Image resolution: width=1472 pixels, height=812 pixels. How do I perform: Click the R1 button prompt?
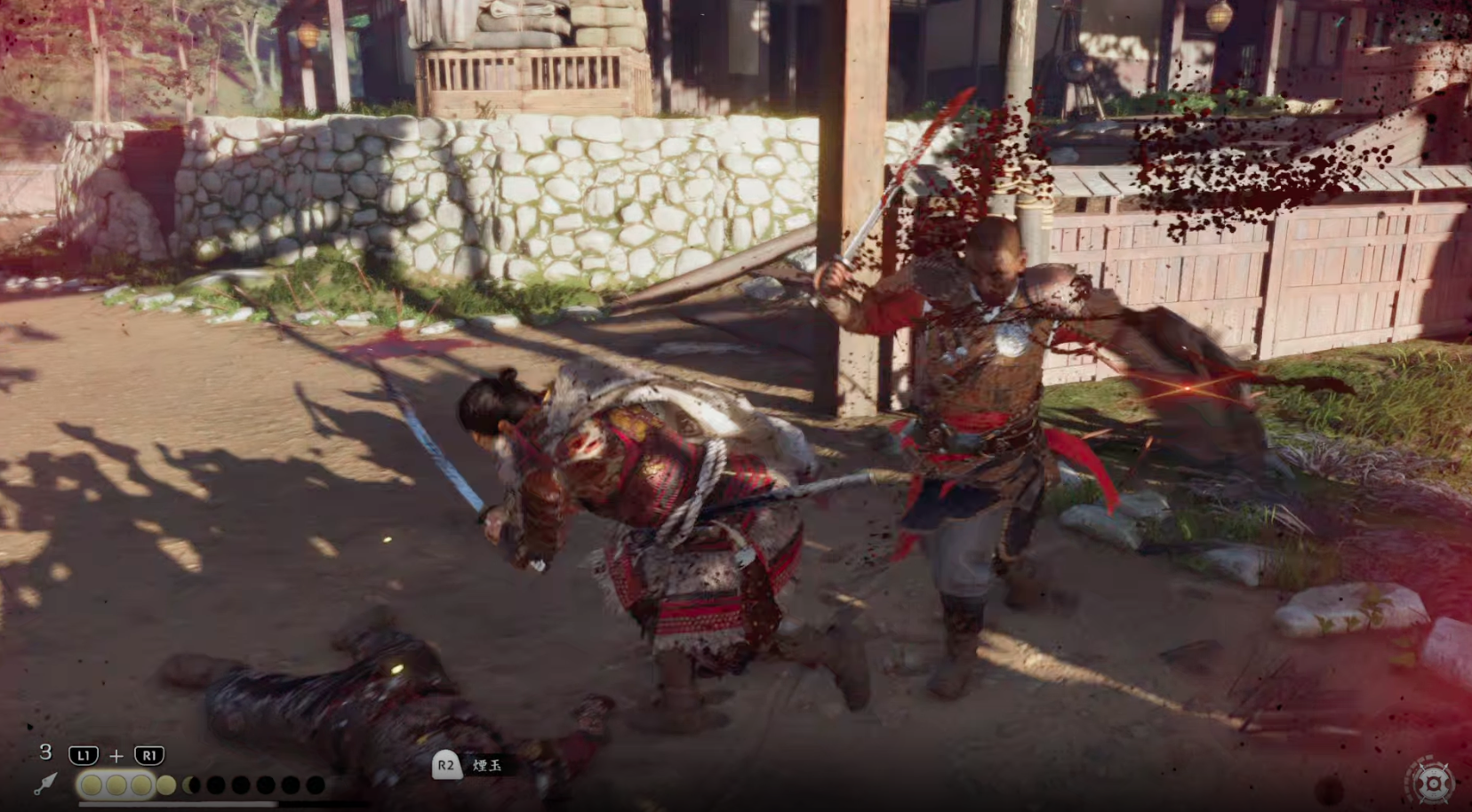148,754
